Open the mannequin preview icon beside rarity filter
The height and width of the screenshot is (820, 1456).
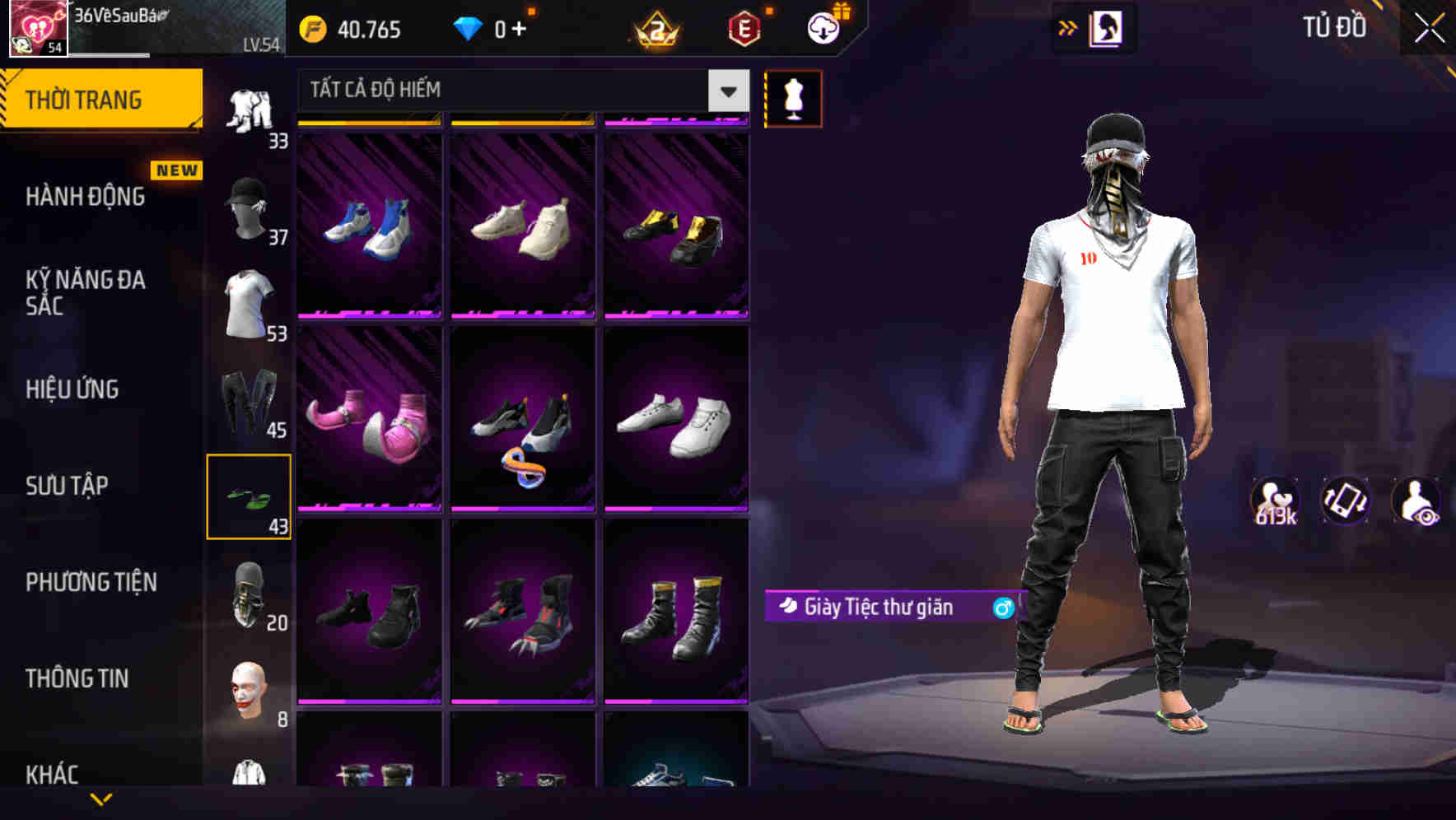[793, 98]
